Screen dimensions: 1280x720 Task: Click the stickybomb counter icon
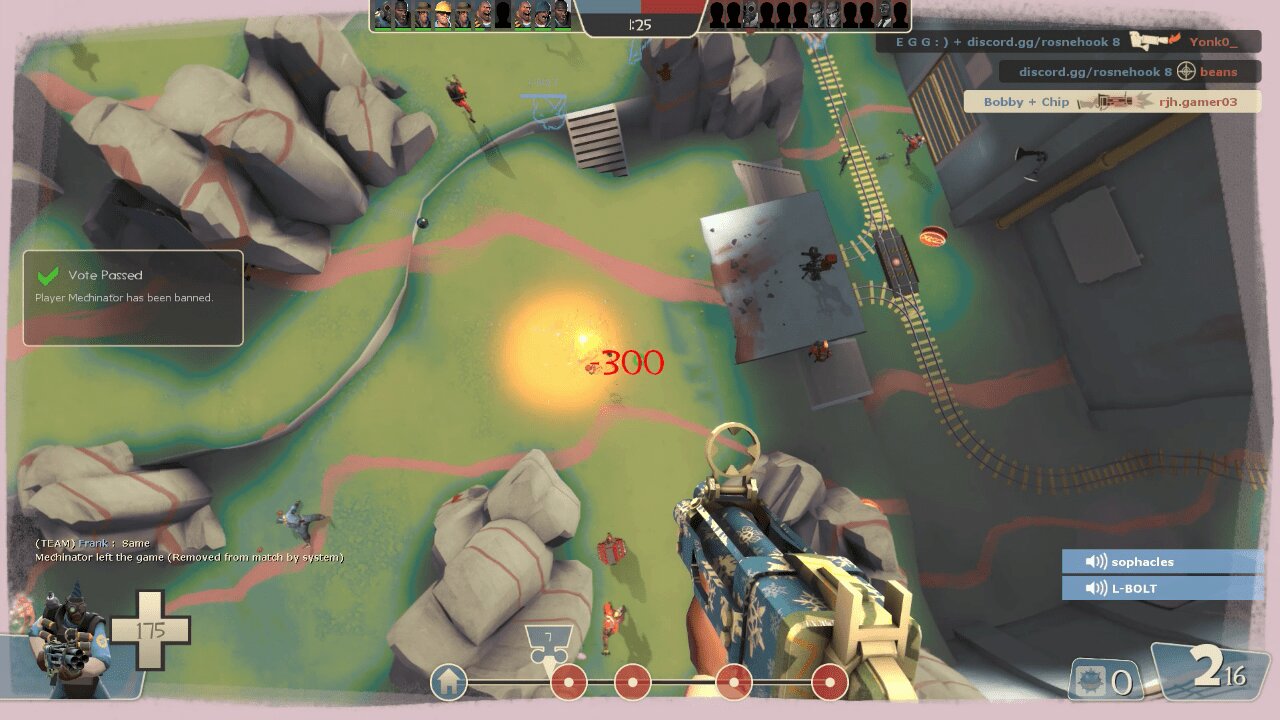coord(1093,678)
